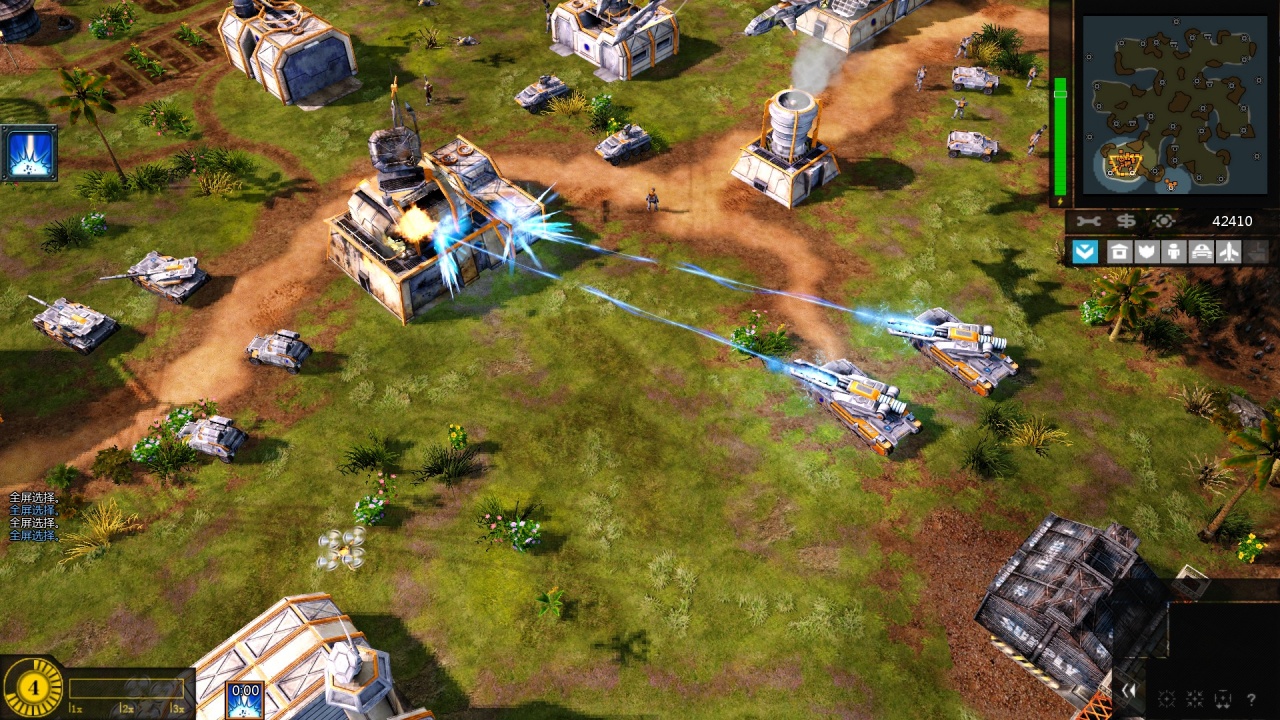This screenshot has height=720, width=1280.
Task: Select the inward-arrows stance icon
Action: (1194, 699)
